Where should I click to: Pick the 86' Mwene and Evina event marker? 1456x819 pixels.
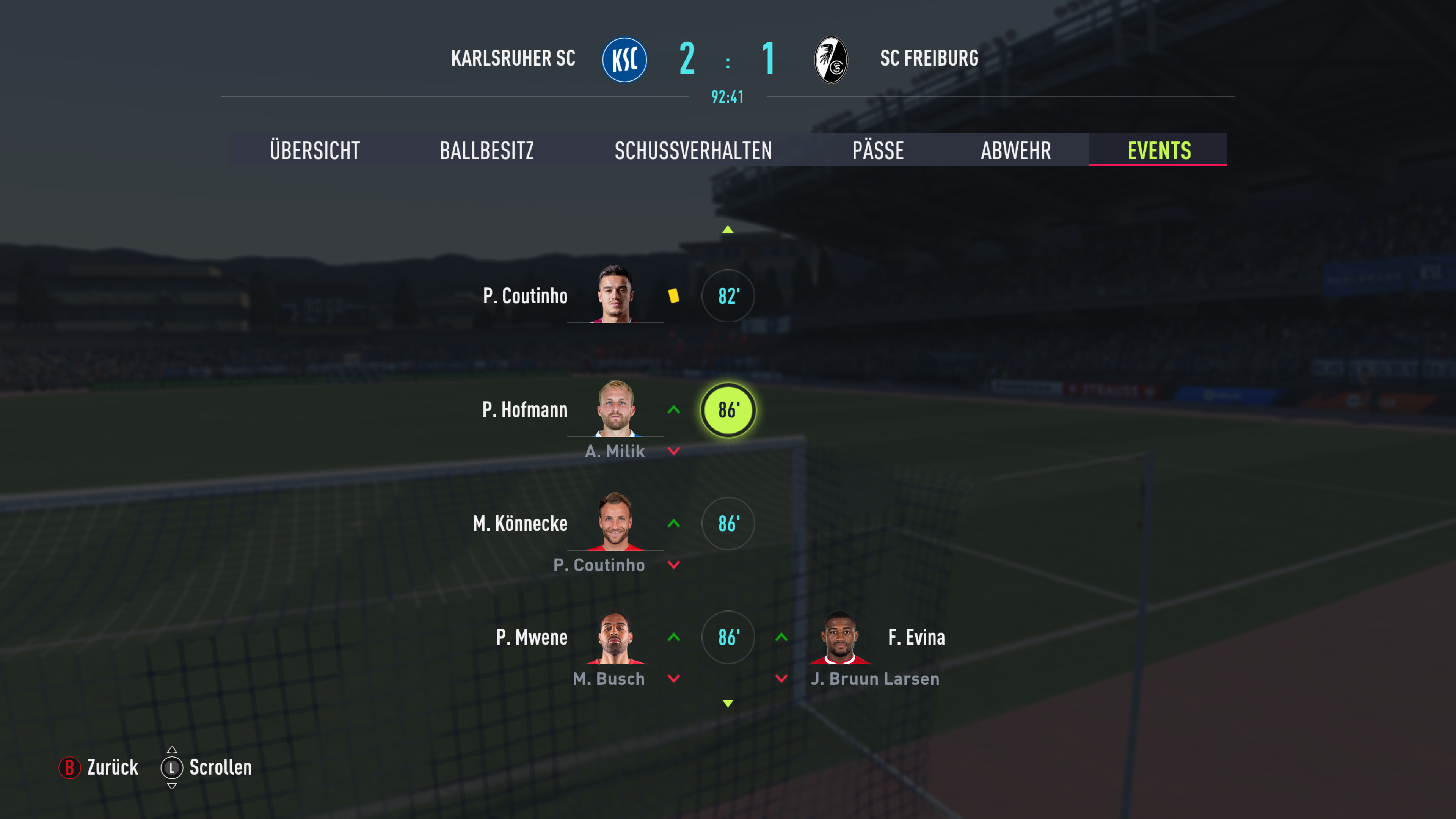728,637
